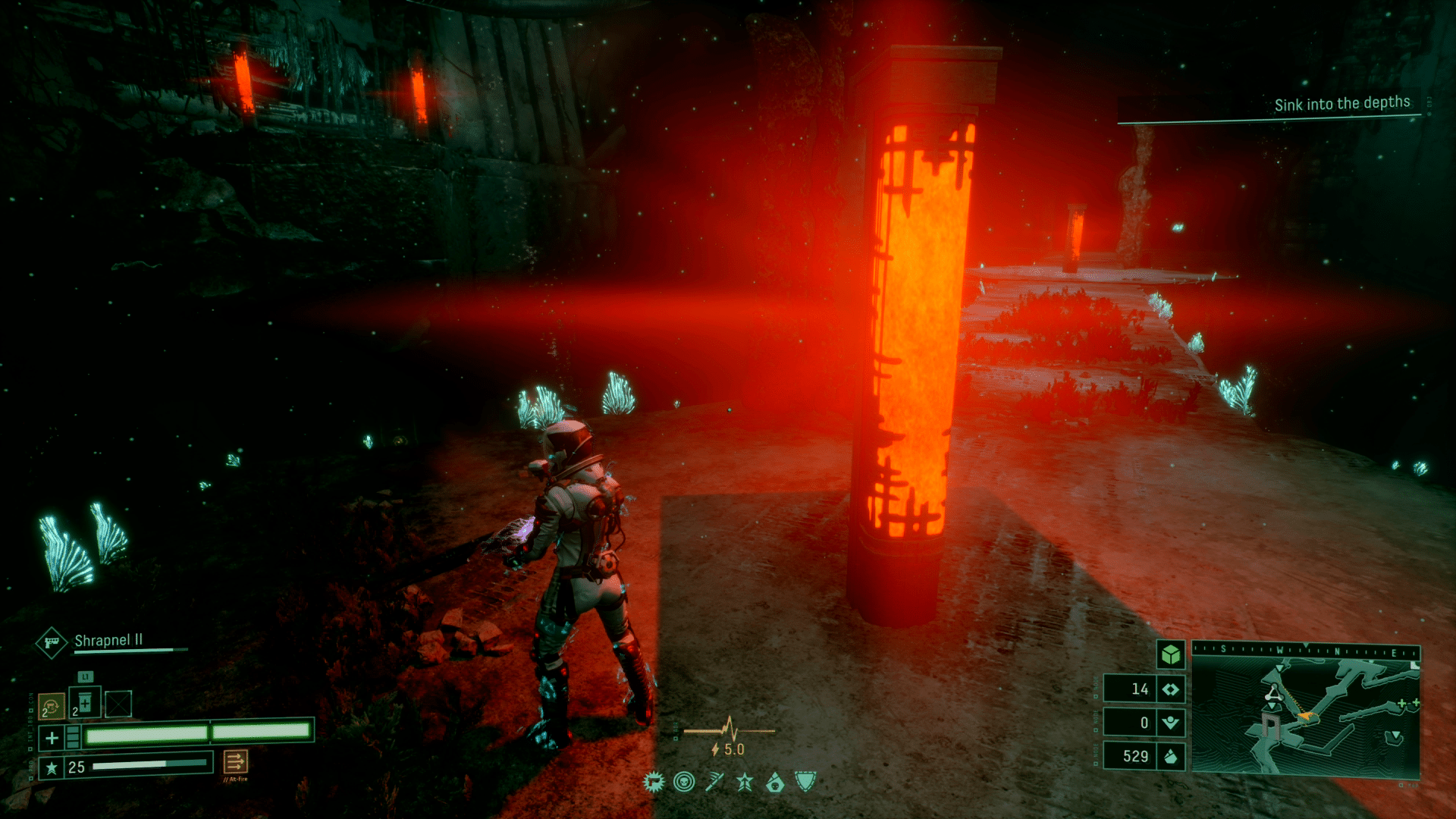The width and height of the screenshot is (1456, 819).
Task: Click the compass strip above the minimap
Action: click(1305, 650)
